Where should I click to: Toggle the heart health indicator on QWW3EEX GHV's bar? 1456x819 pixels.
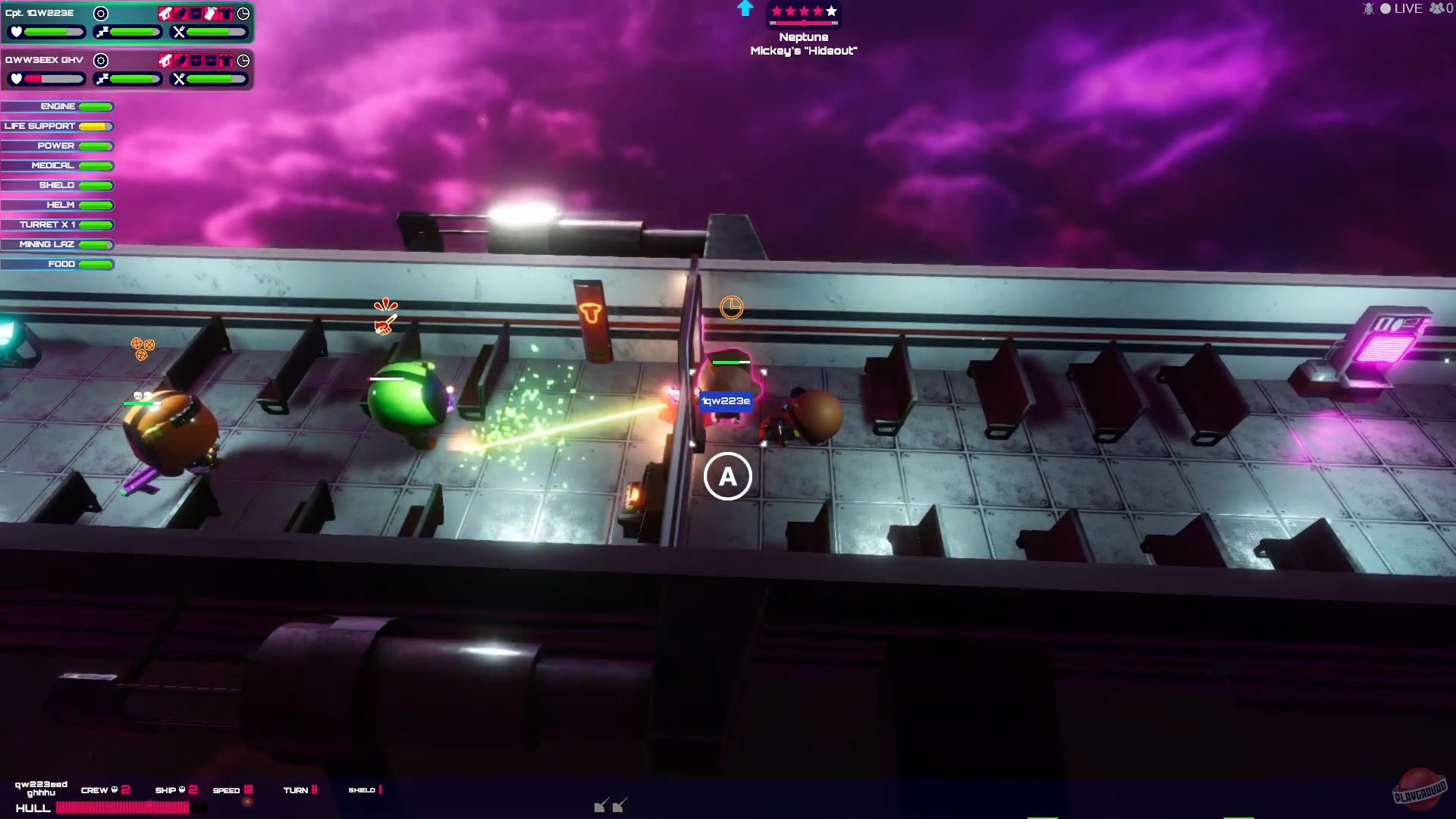tap(16, 79)
